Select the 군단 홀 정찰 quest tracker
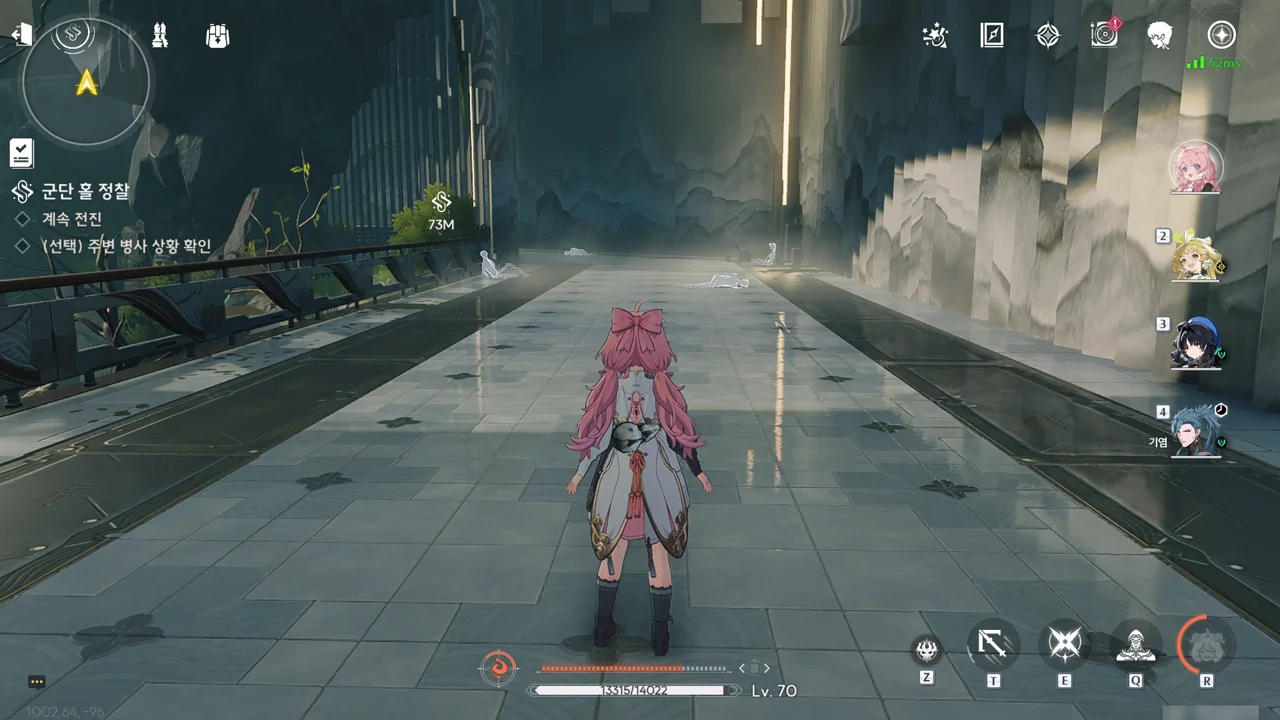The height and width of the screenshot is (720, 1280). 85,191
